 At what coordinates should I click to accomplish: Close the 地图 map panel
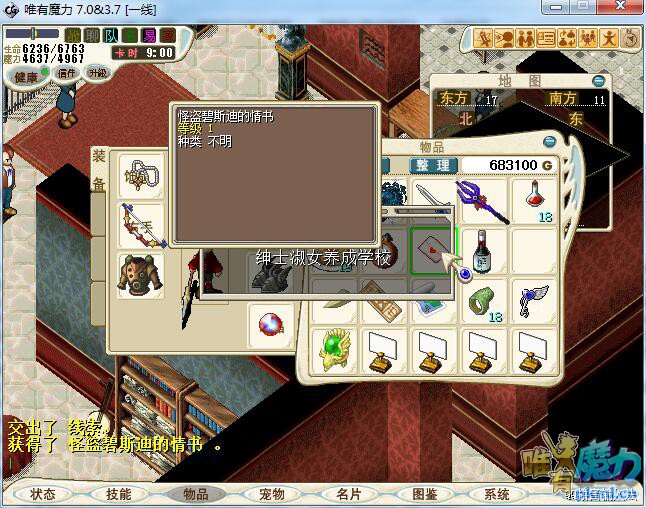click(x=598, y=81)
